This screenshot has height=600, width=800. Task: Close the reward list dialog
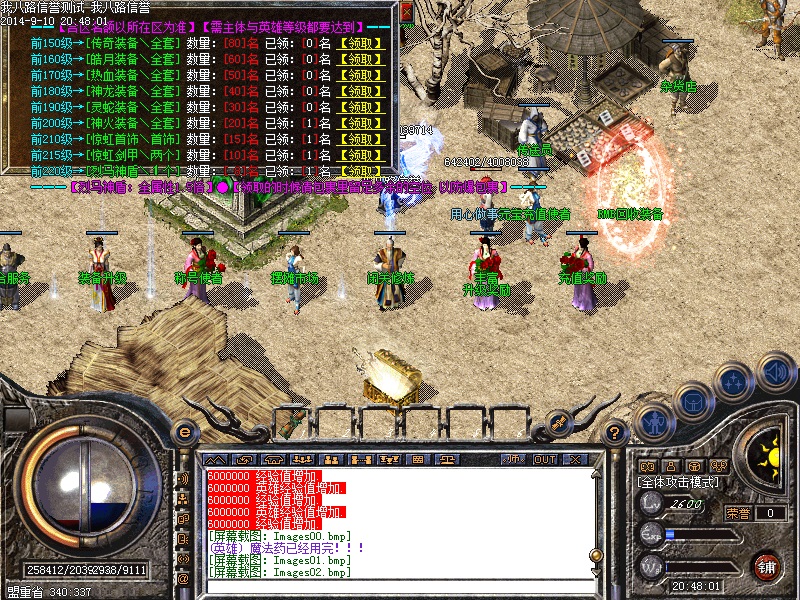point(406,10)
